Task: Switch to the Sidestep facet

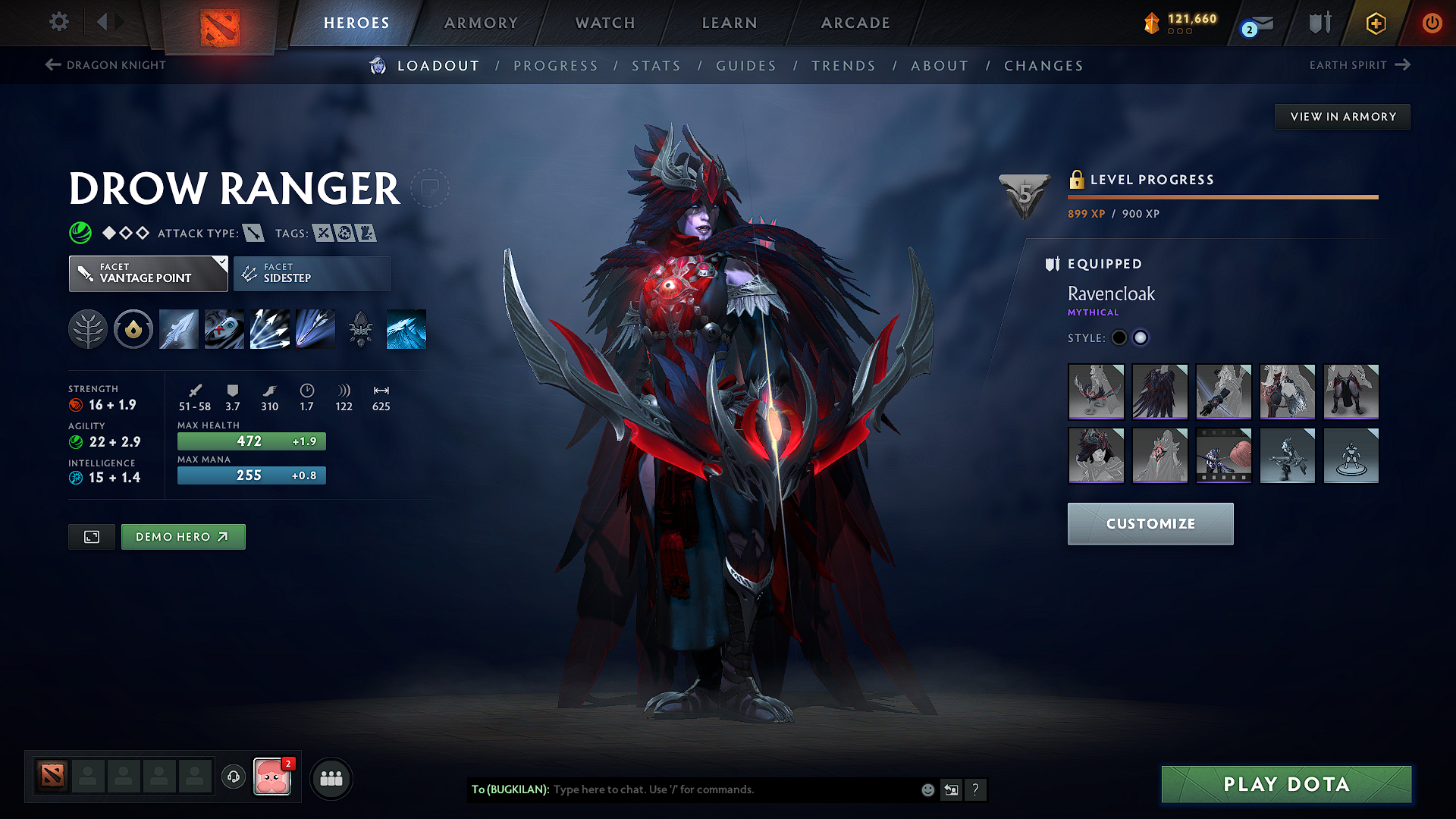Action: pos(312,273)
